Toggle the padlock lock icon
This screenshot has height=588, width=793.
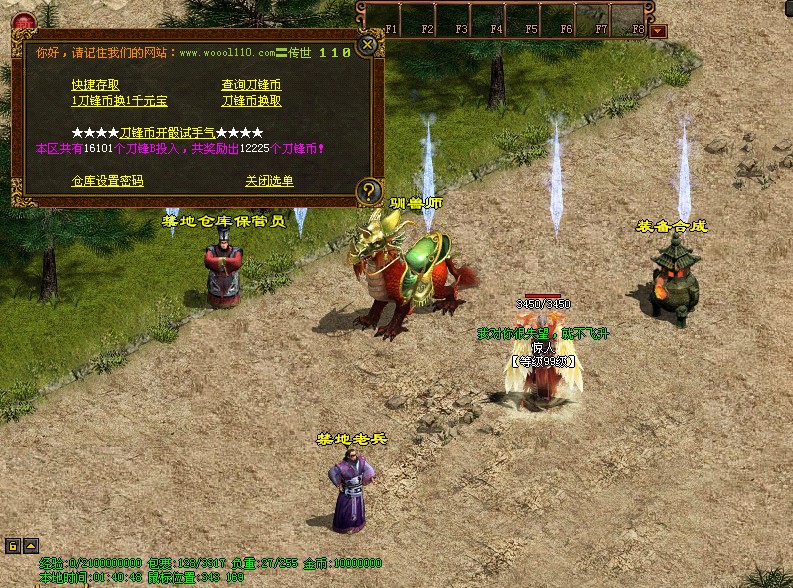[x=13, y=546]
